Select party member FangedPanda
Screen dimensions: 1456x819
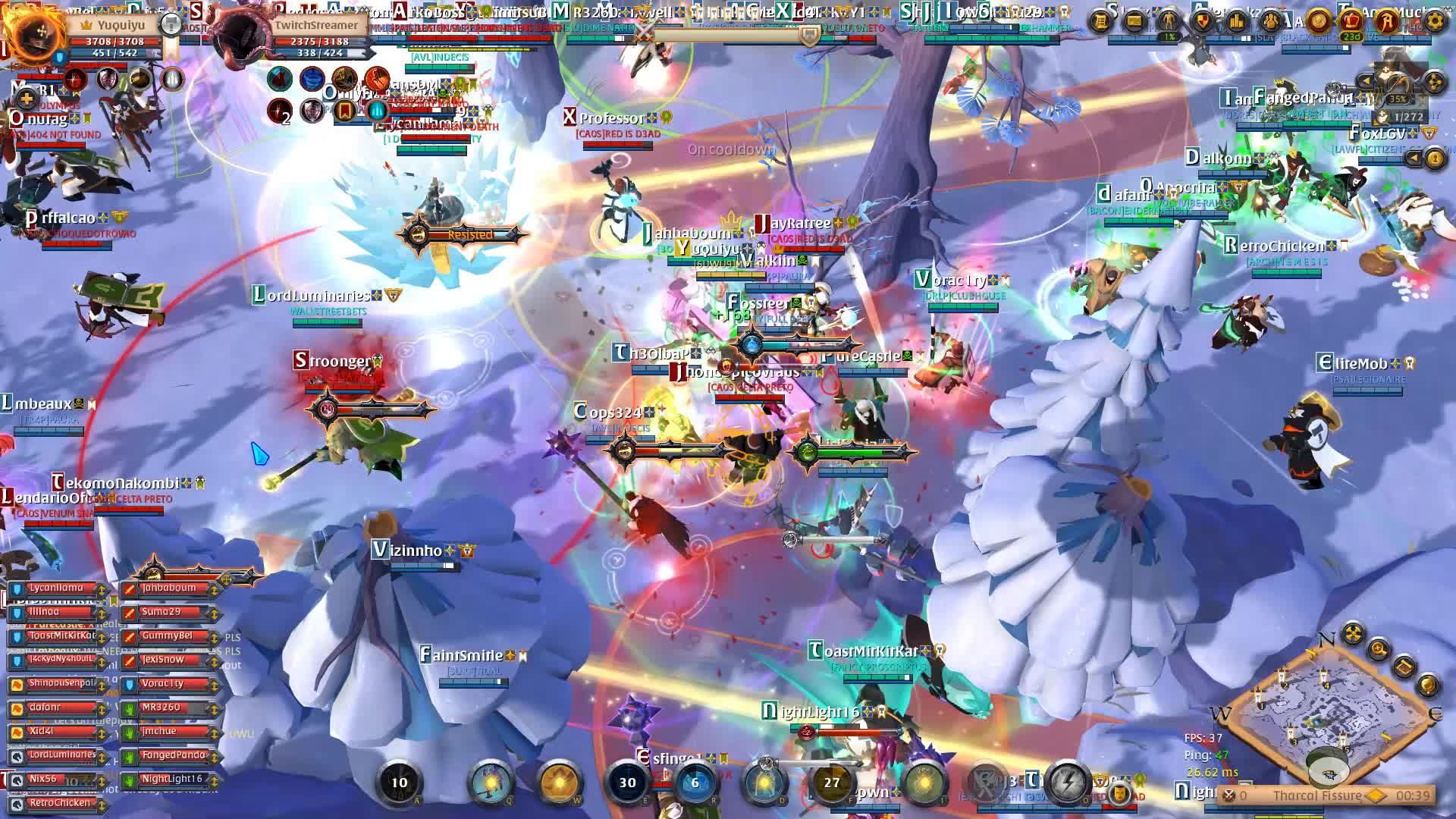[173, 755]
